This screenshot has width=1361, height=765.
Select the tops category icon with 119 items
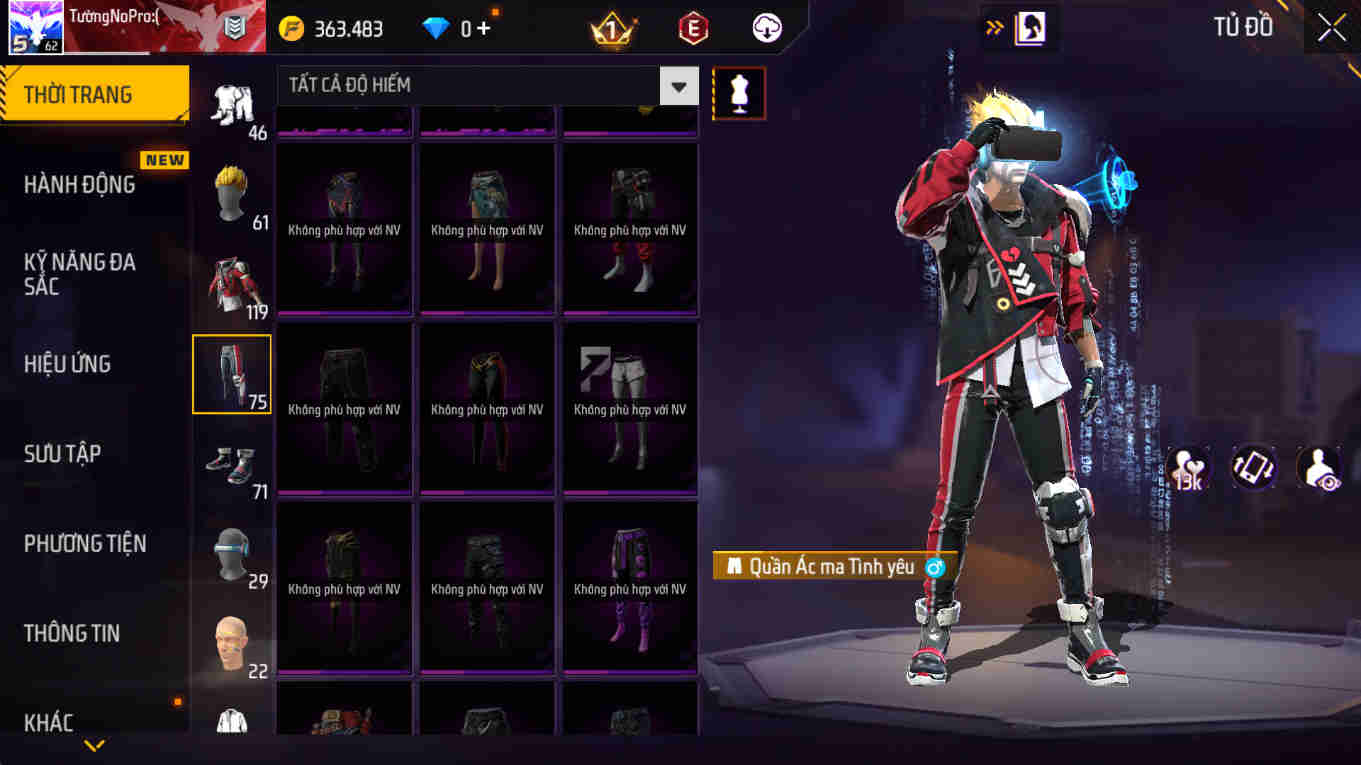[231, 283]
